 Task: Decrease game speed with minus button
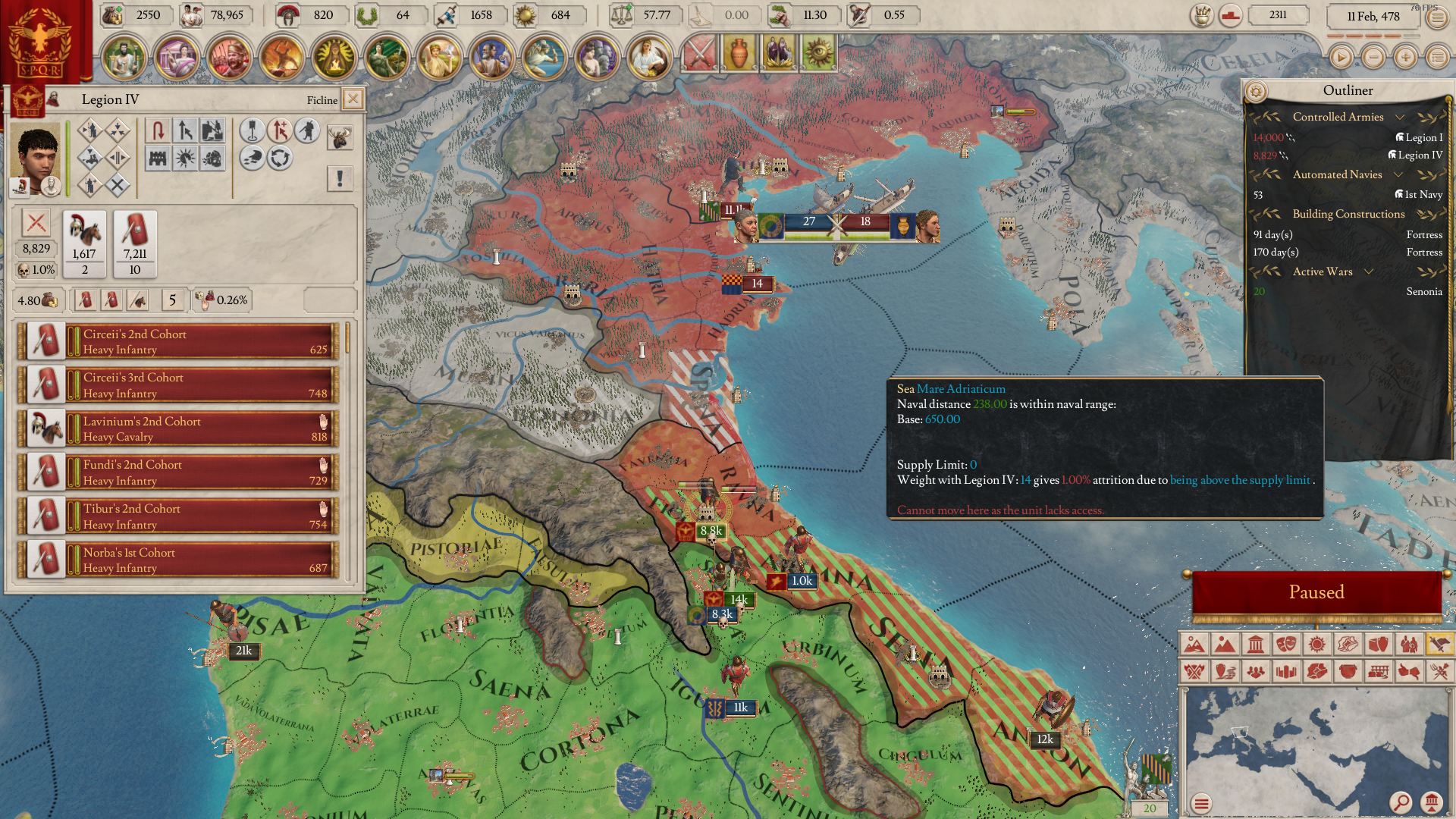1373,57
